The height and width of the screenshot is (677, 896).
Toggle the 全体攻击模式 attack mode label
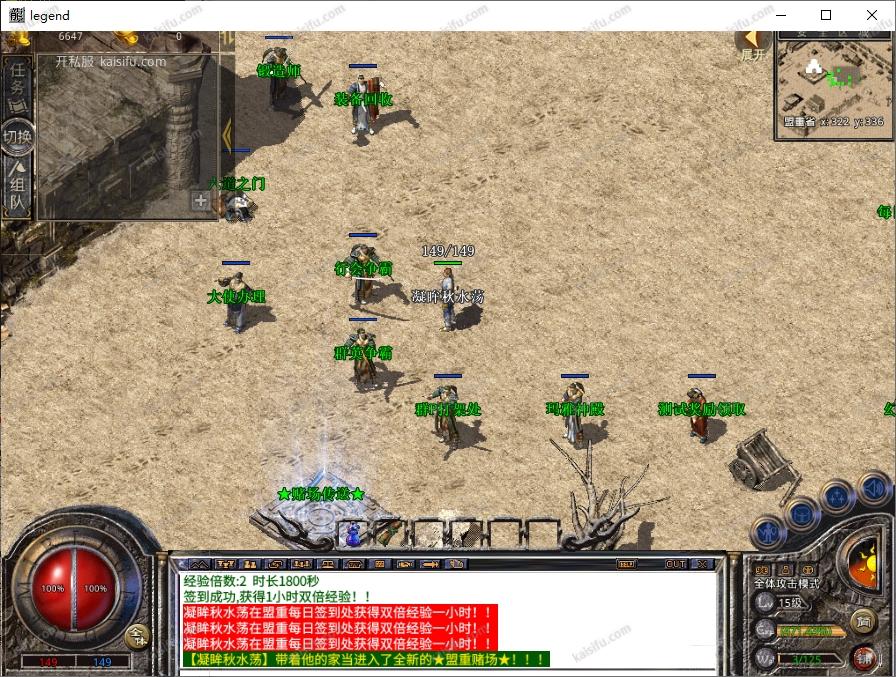pos(787,583)
